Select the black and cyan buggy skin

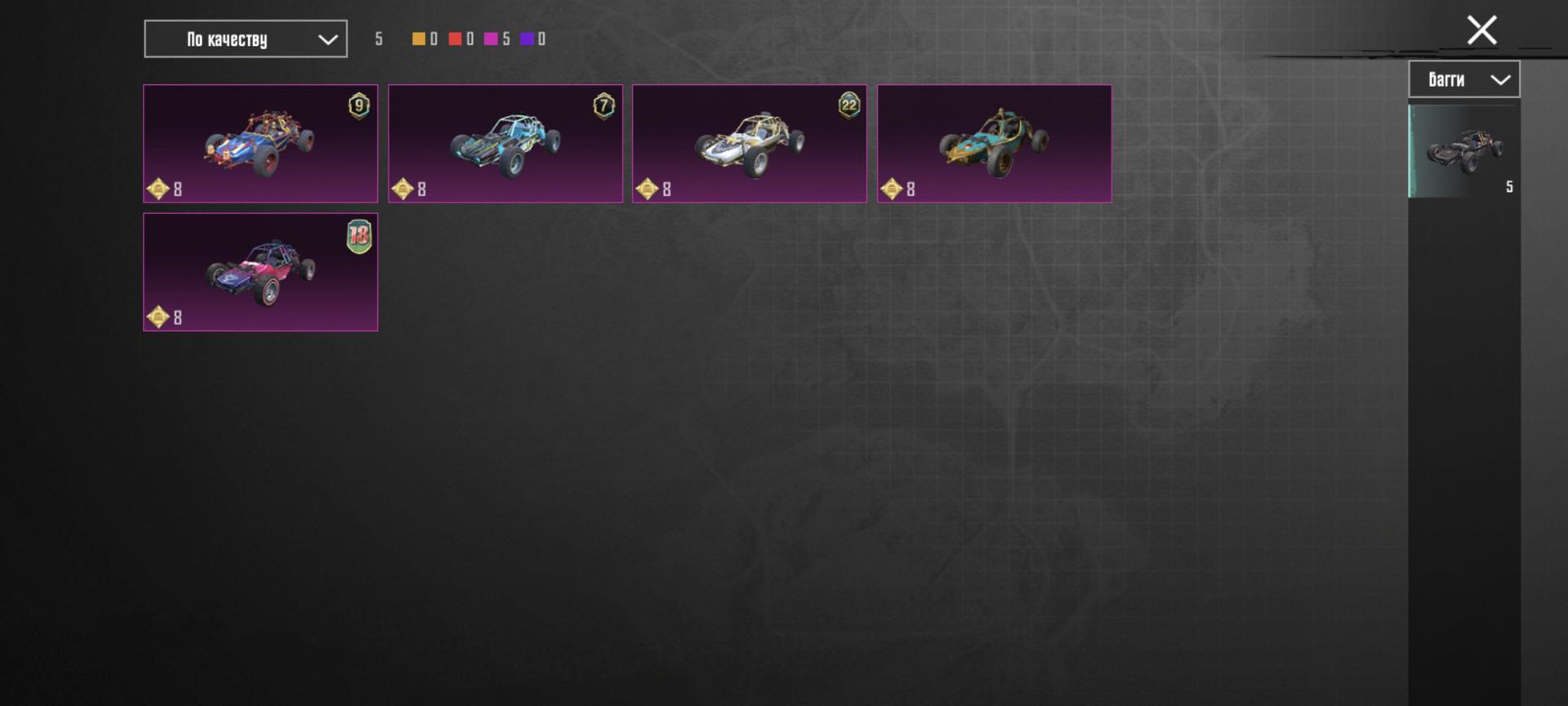pos(505,144)
